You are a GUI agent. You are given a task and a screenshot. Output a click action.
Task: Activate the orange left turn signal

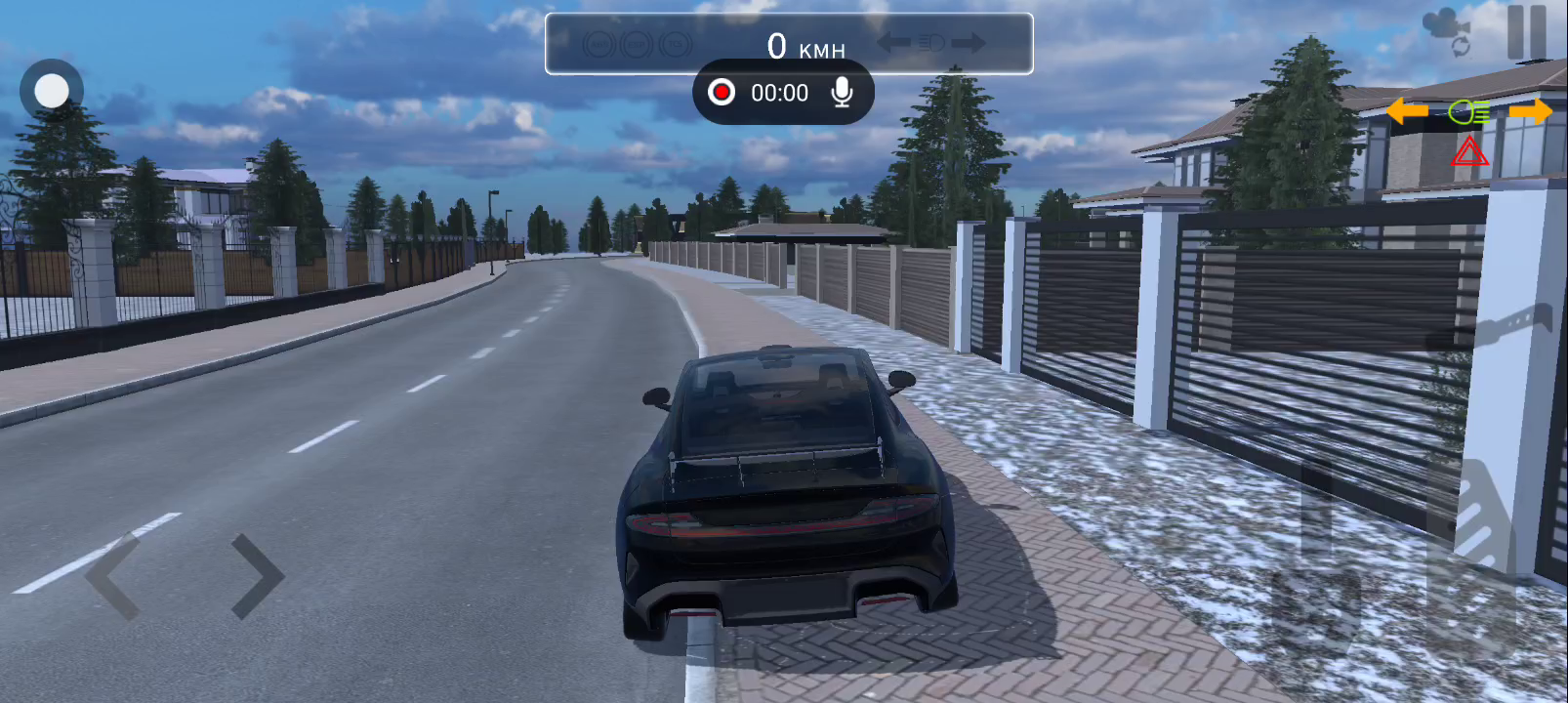pos(1407,111)
